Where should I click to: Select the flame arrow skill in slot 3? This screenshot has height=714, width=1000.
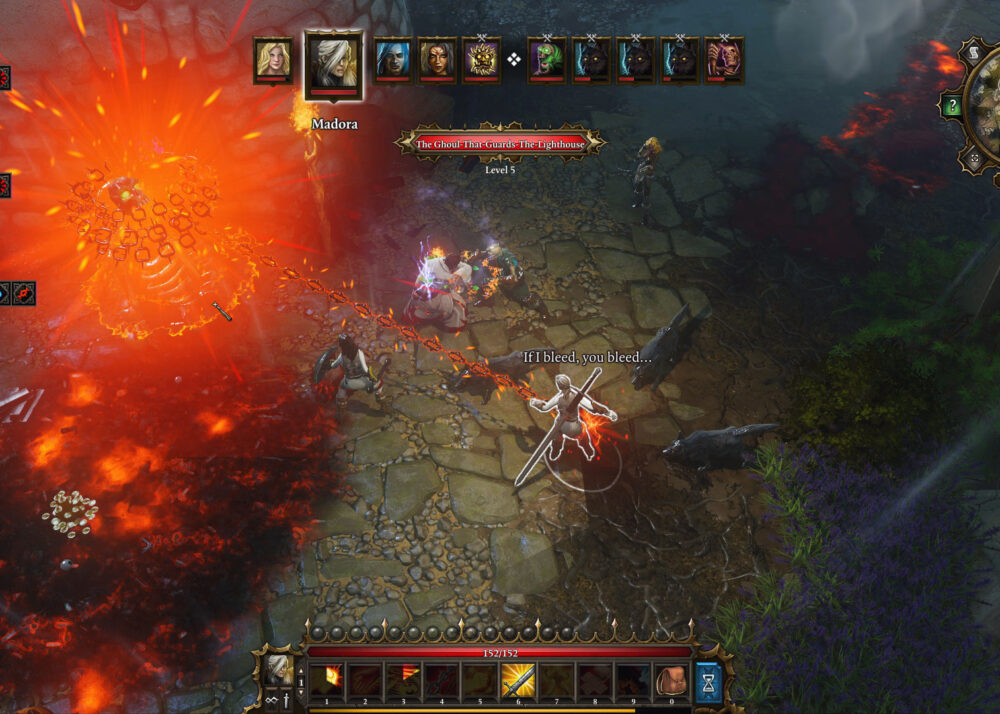[x=403, y=681]
